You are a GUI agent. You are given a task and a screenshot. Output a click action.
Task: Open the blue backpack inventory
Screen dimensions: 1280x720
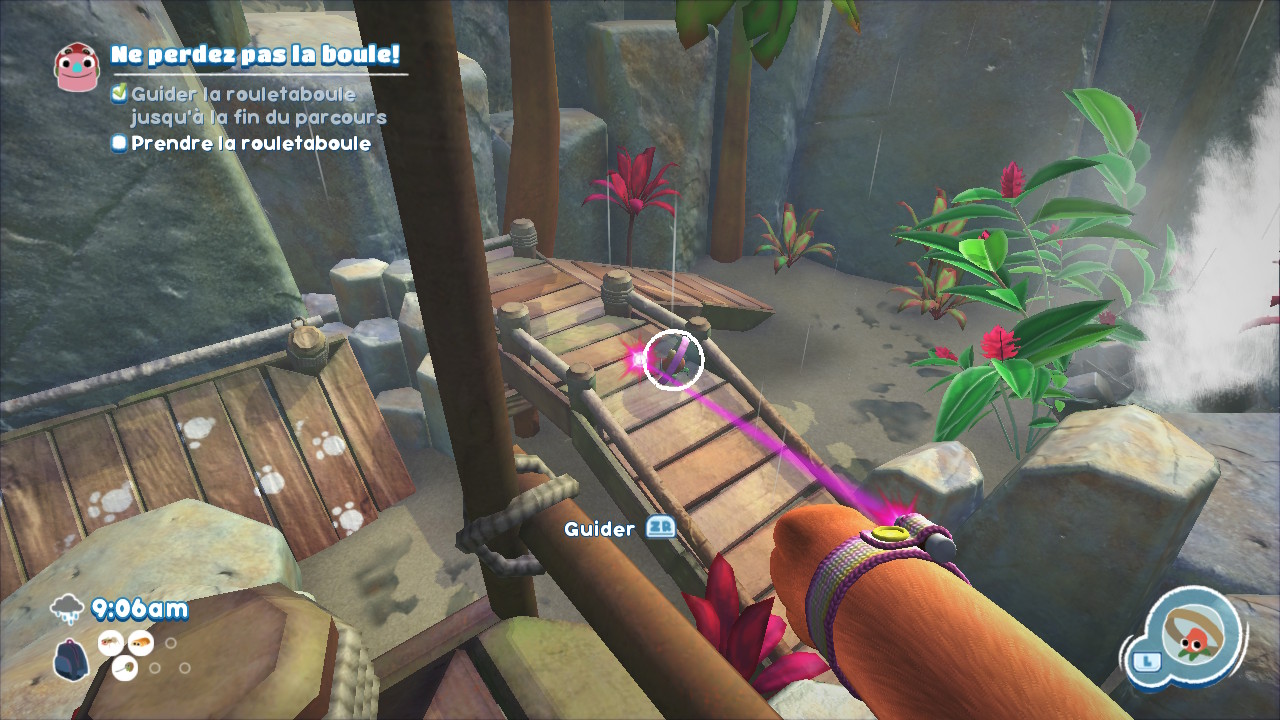[70, 661]
